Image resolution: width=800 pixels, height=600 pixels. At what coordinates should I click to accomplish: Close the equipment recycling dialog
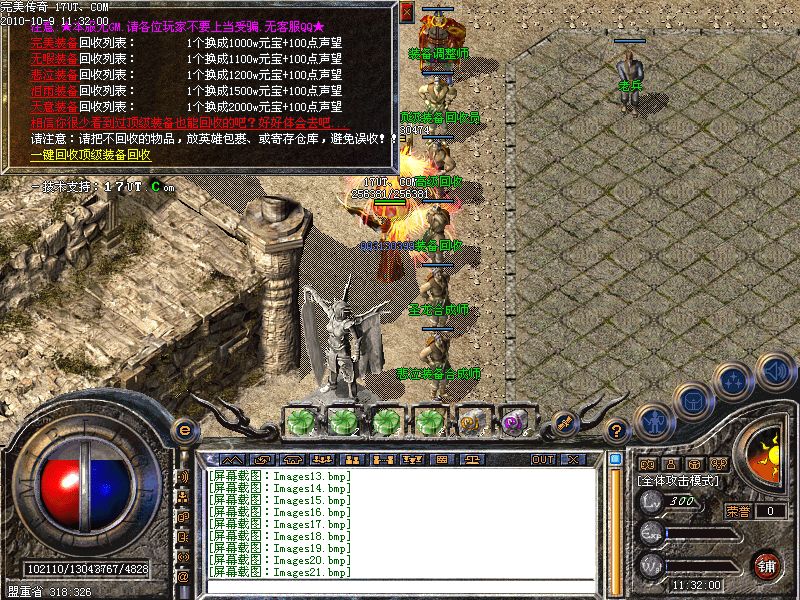click(407, 13)
